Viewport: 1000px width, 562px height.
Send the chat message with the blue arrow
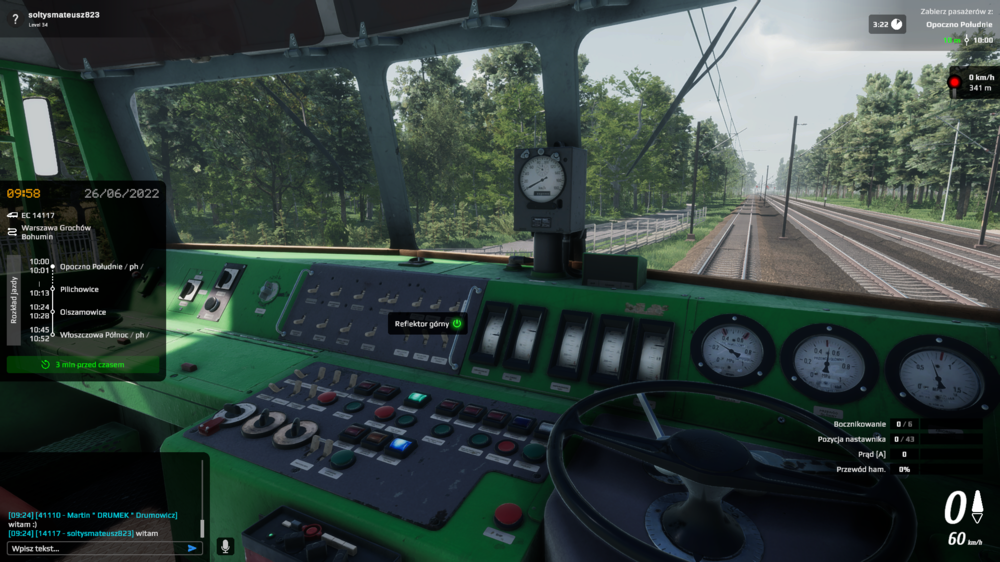[x=192, y=548]
